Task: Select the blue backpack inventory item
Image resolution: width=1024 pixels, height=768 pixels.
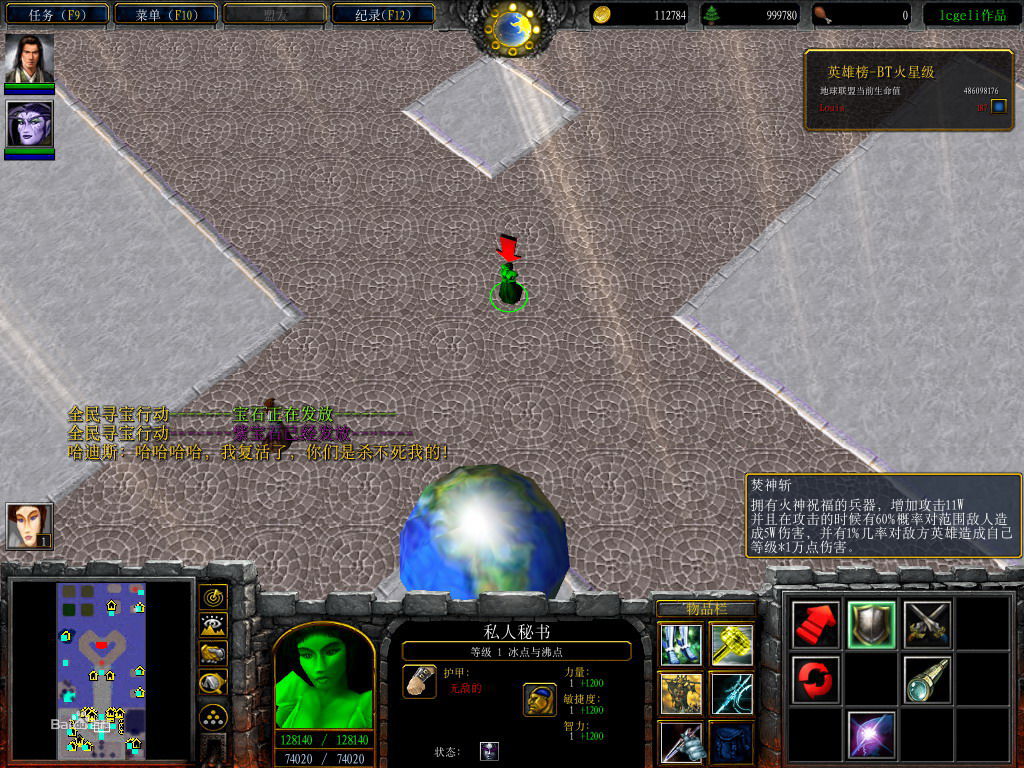Action: coord(732,743)
